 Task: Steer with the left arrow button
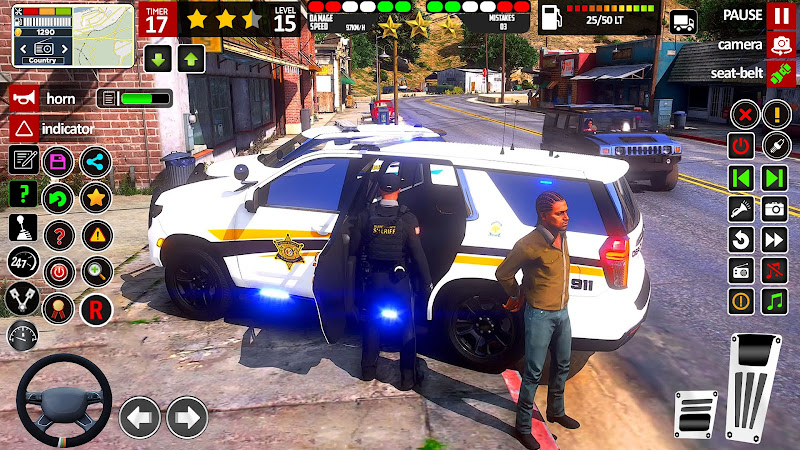[x=140, y=416]
